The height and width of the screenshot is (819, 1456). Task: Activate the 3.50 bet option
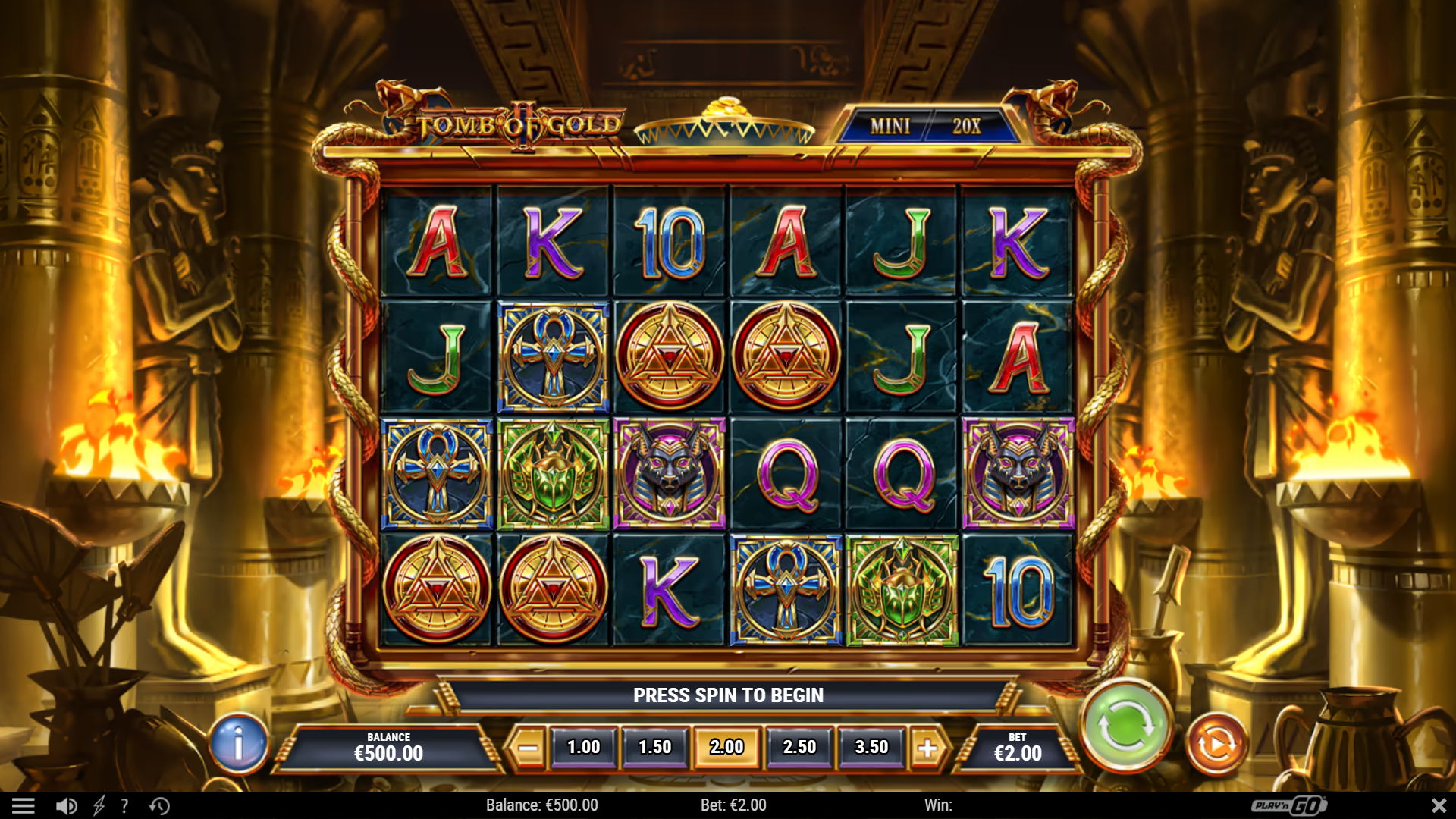[870, 746]
